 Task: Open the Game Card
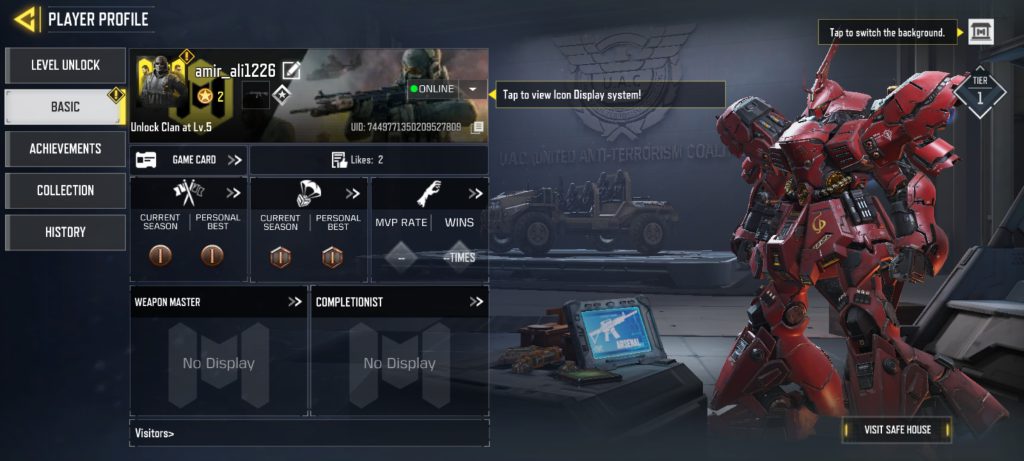tap(189, 160)
